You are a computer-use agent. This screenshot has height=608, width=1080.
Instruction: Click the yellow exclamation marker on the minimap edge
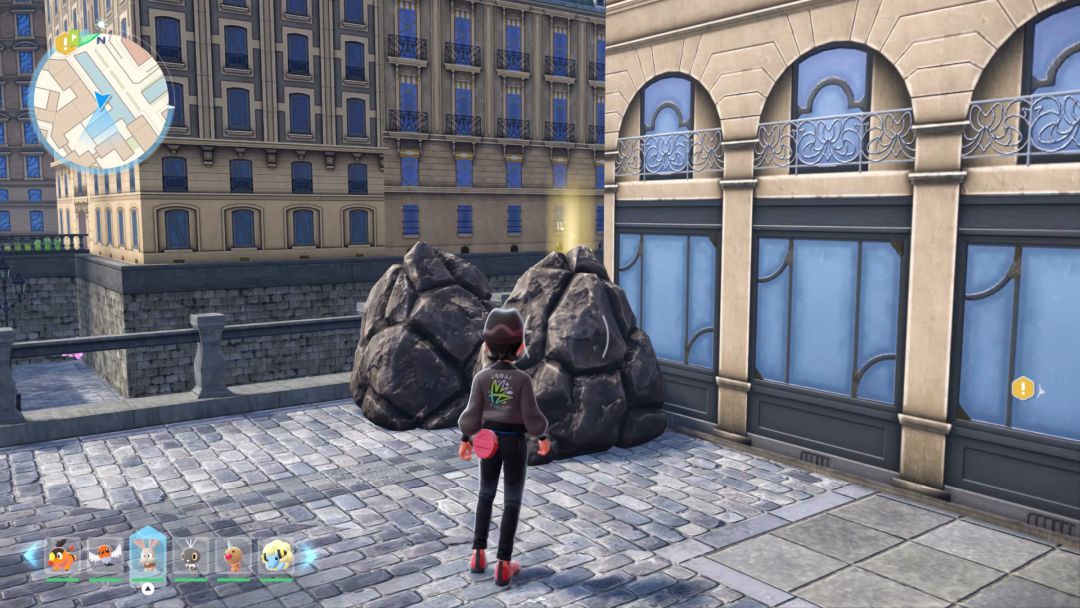pyautogui.click(x=66, y=43)
